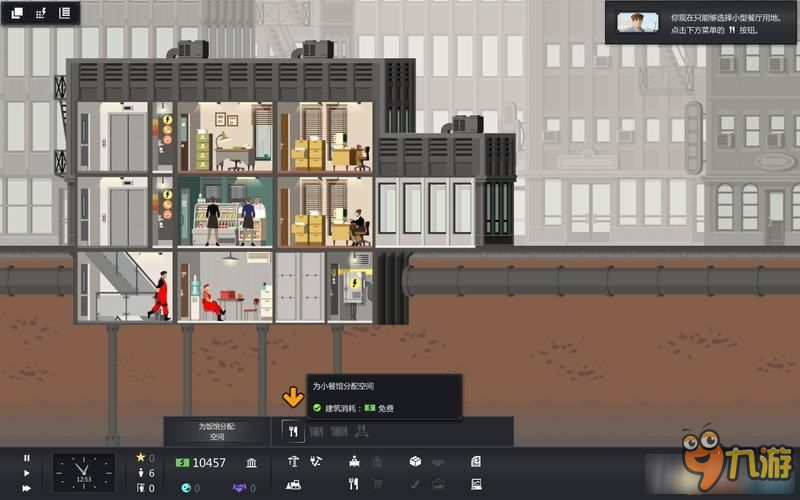Click the clock showing 12:53
Screen dimensions: 800x500
84,473
